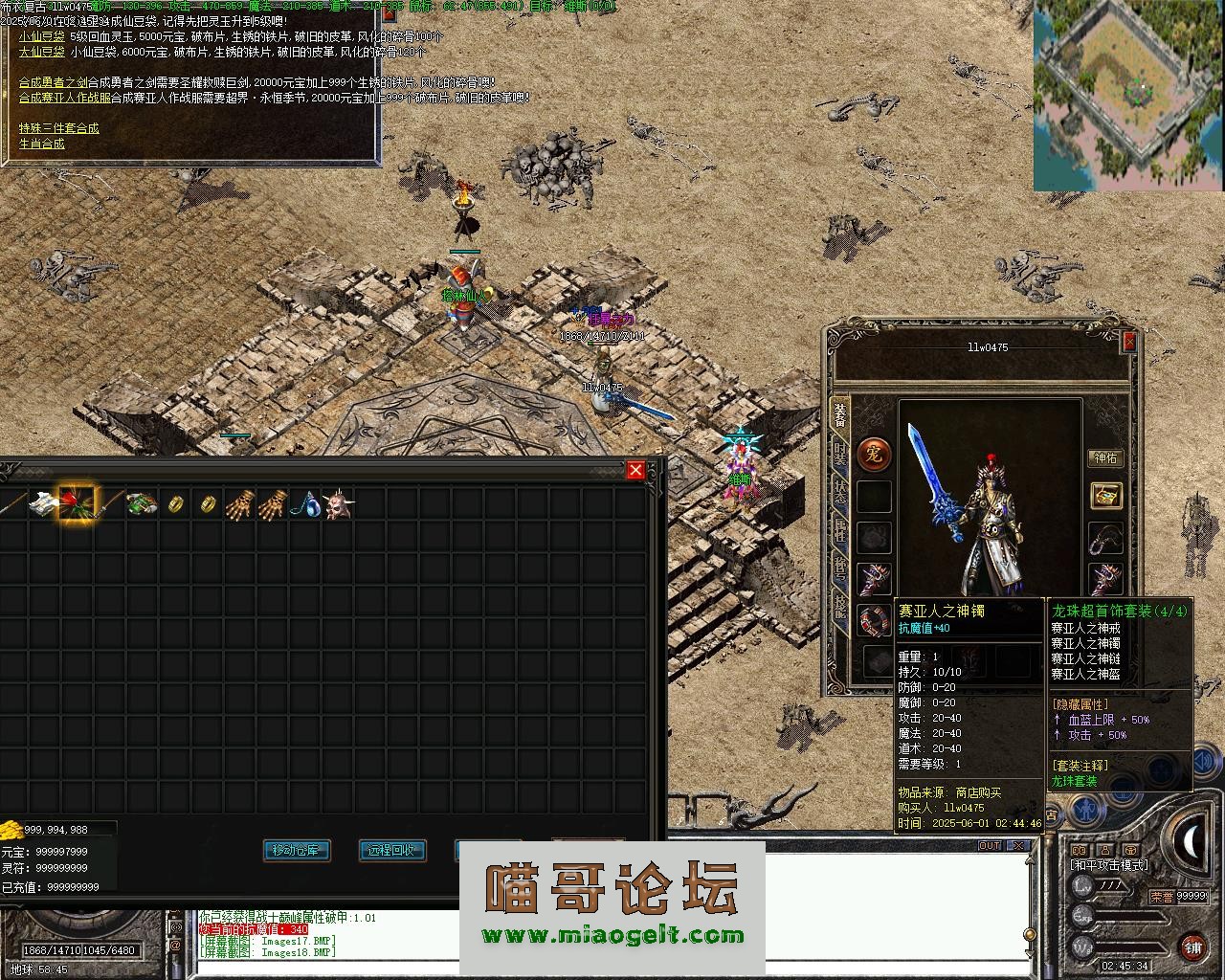Viewport: 1225px width, 980px height.
Task: Close the character equipment panel
Action: click(1129, 341)
